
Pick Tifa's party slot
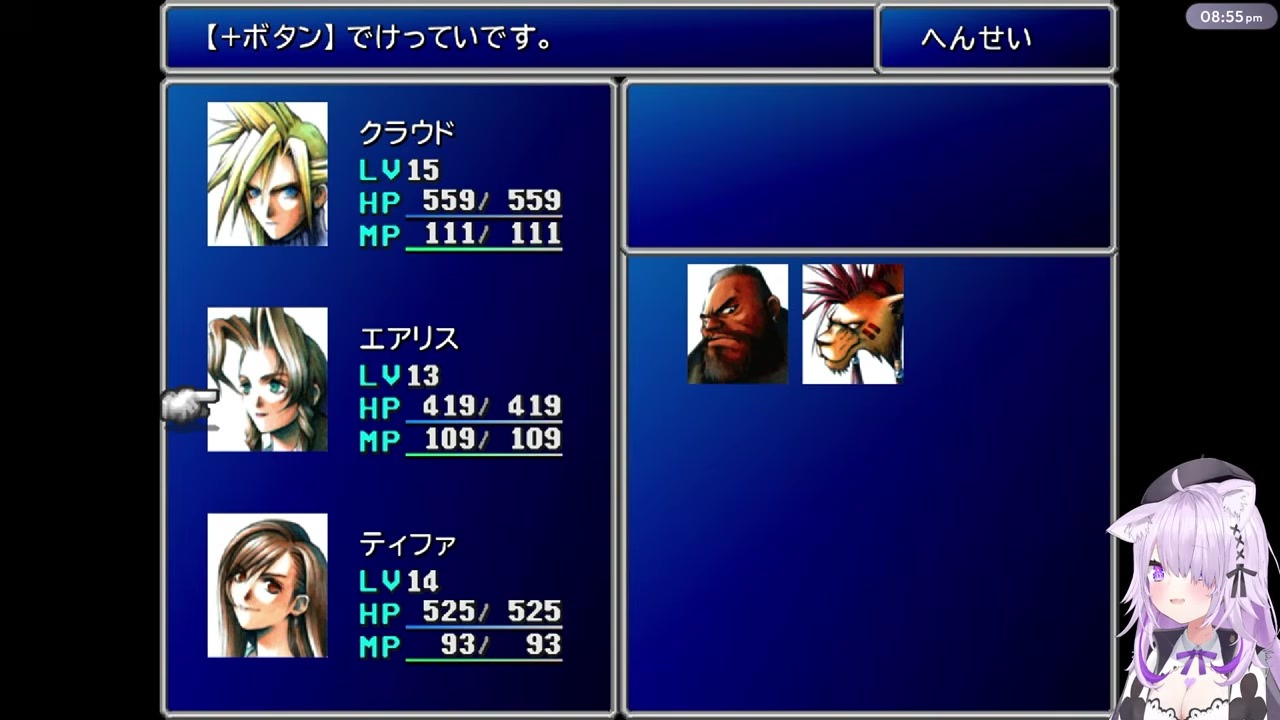tap(267, 585)
